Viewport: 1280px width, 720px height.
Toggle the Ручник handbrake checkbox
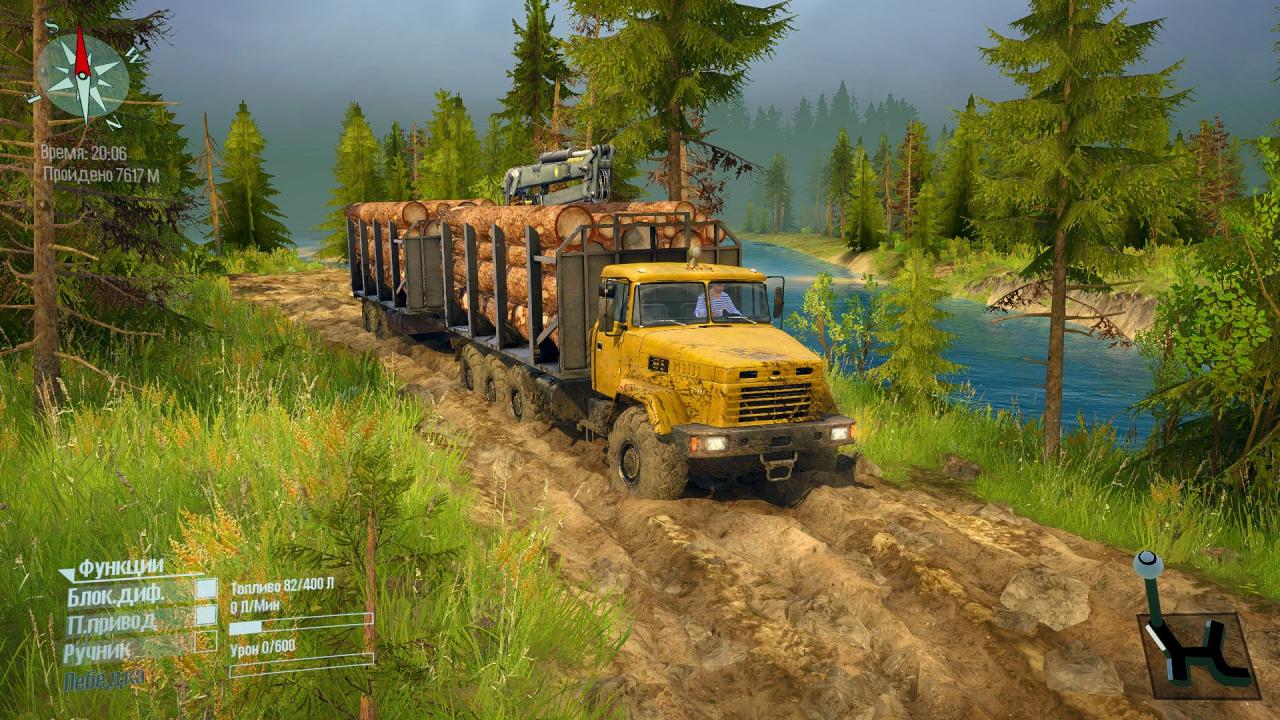206,642
